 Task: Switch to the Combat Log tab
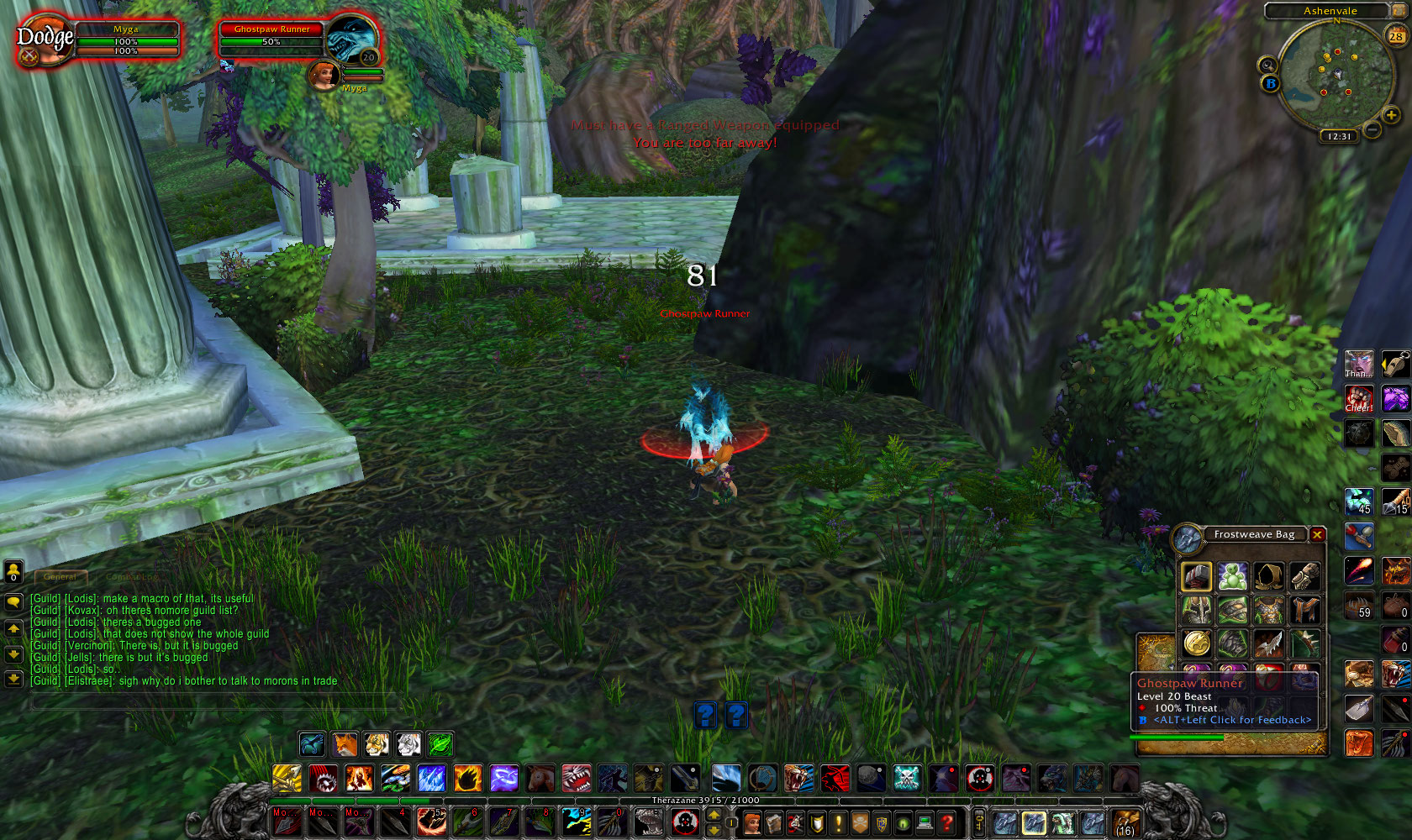[x=132, y=577]
